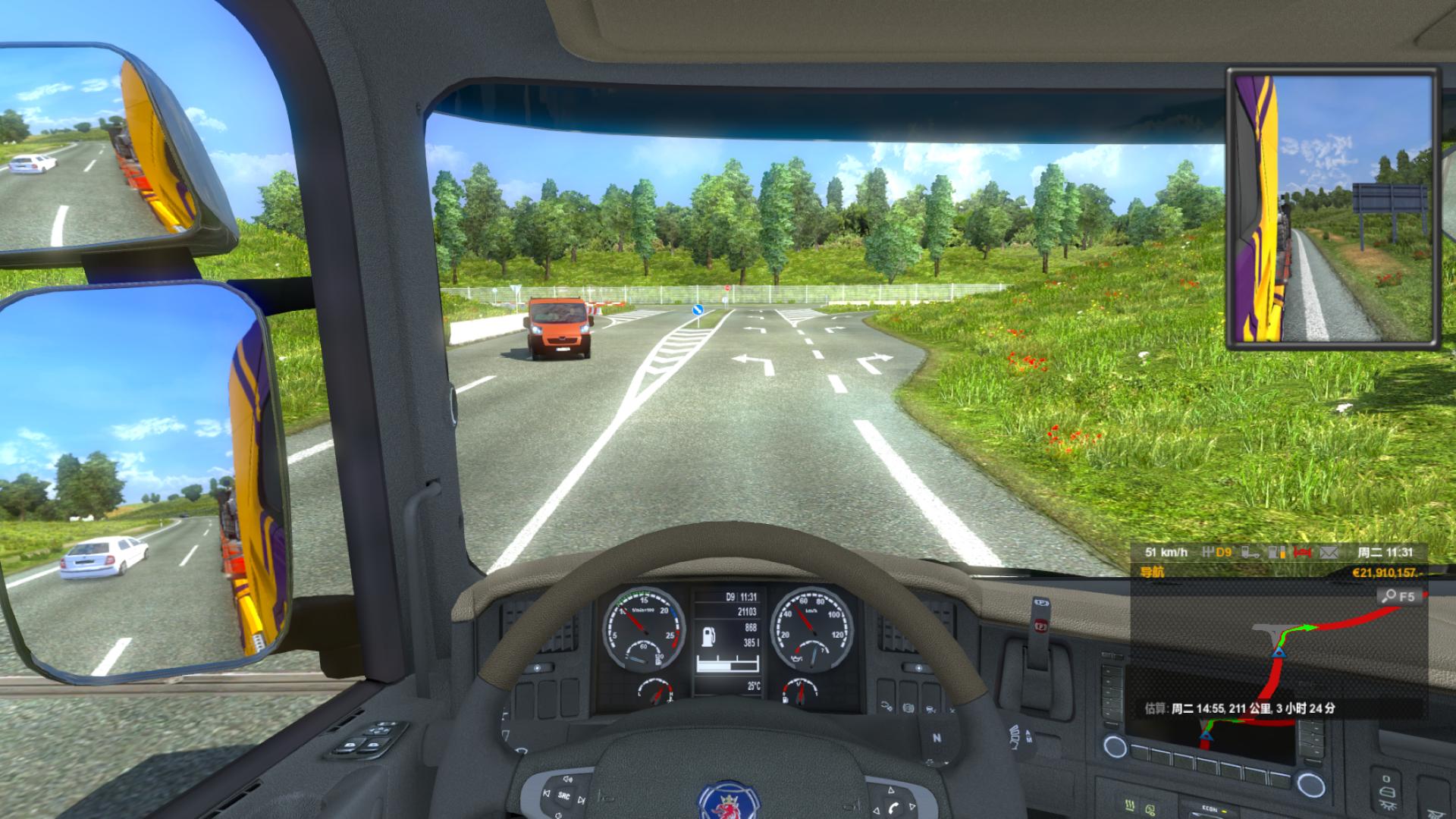The image size is (1456, 819).
Task: Select the fuel pump status icon
Action: point(1277,553)
